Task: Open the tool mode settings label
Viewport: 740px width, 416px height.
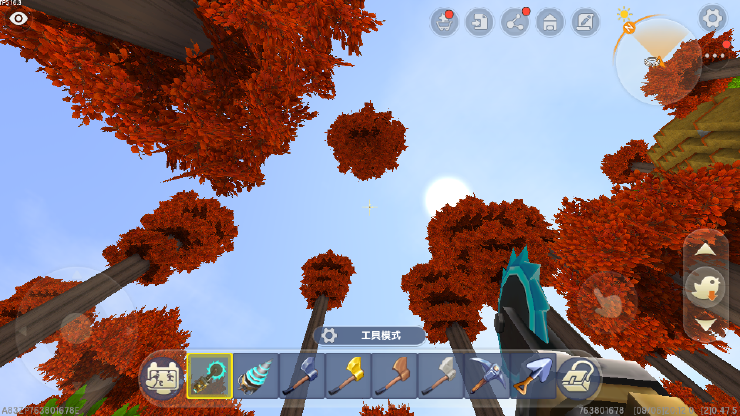Action: pos(371,336)
